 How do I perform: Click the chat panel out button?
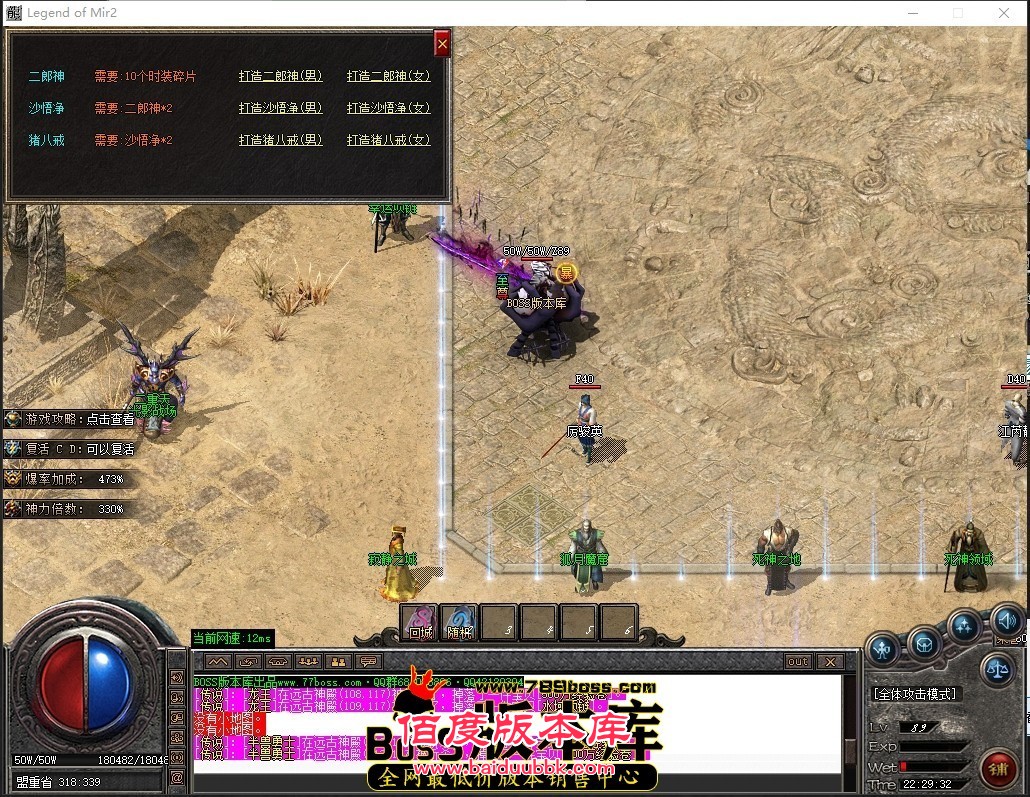click(797, 662)
